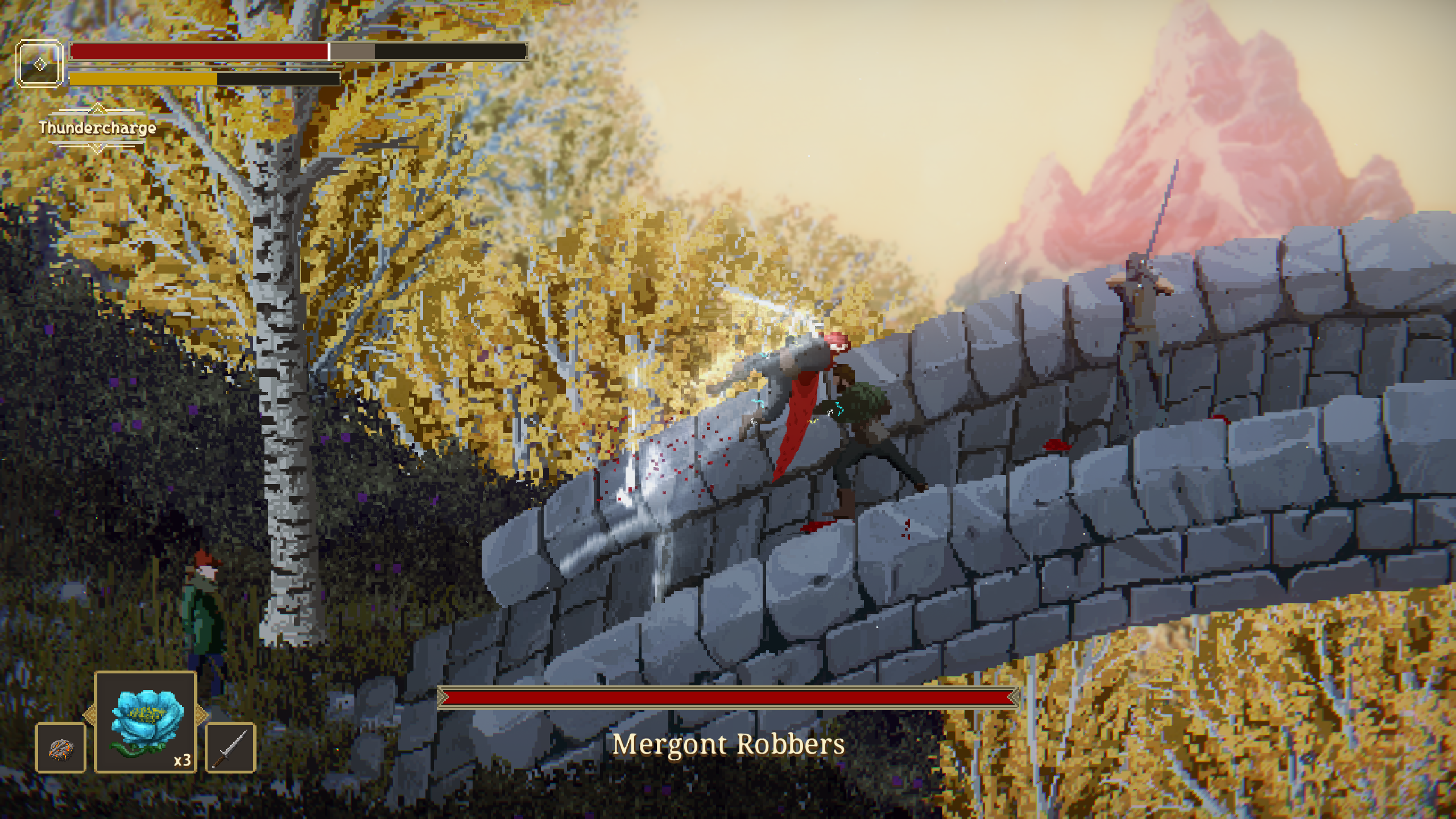The width and height of the screenshot is (1456, 819).
Task: Activate the Thundercharge ability label
Action: point(97,128)
